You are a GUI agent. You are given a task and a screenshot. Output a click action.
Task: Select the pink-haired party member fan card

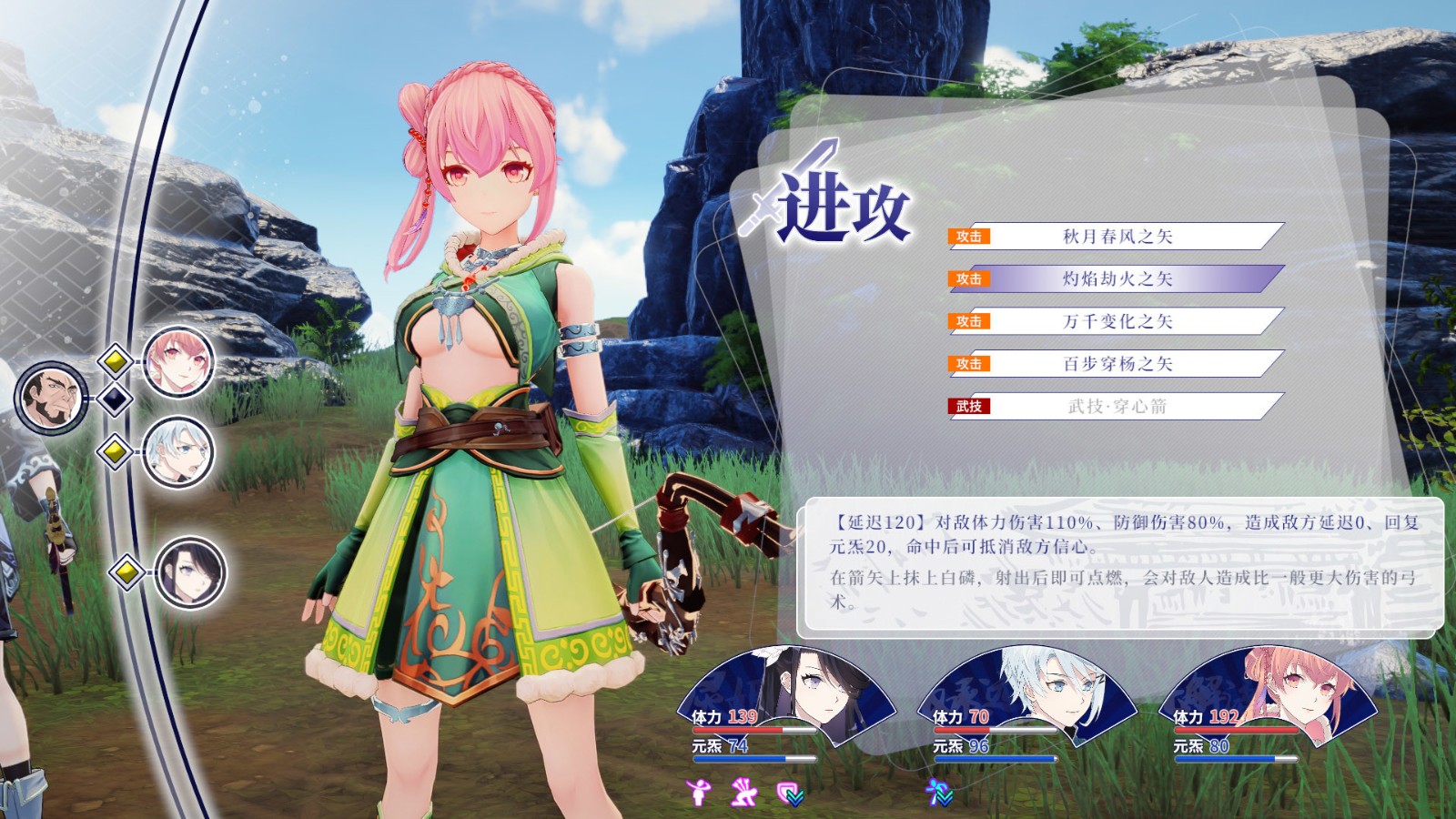click(1269, 696)
